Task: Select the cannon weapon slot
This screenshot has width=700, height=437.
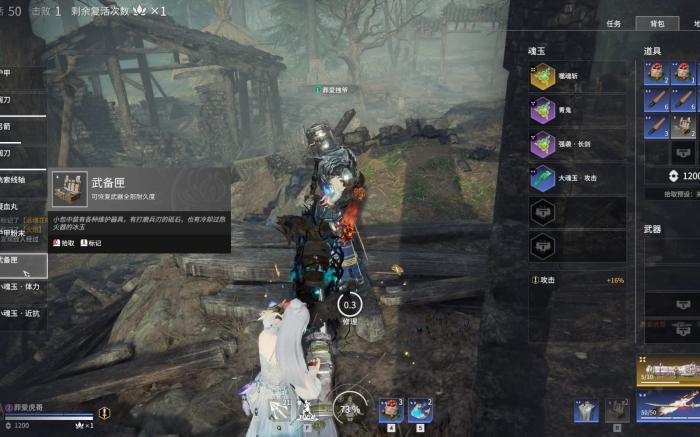Action: [668, 372]
